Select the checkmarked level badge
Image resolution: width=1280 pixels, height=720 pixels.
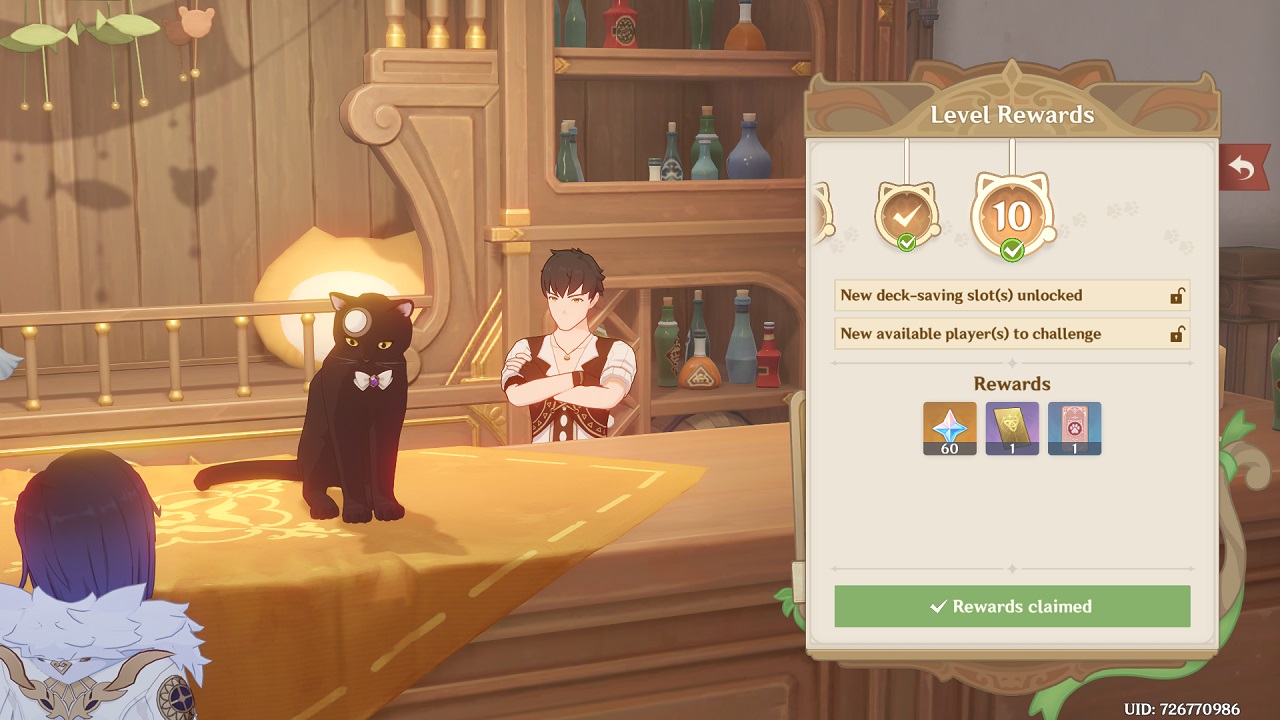pos(906,212)
